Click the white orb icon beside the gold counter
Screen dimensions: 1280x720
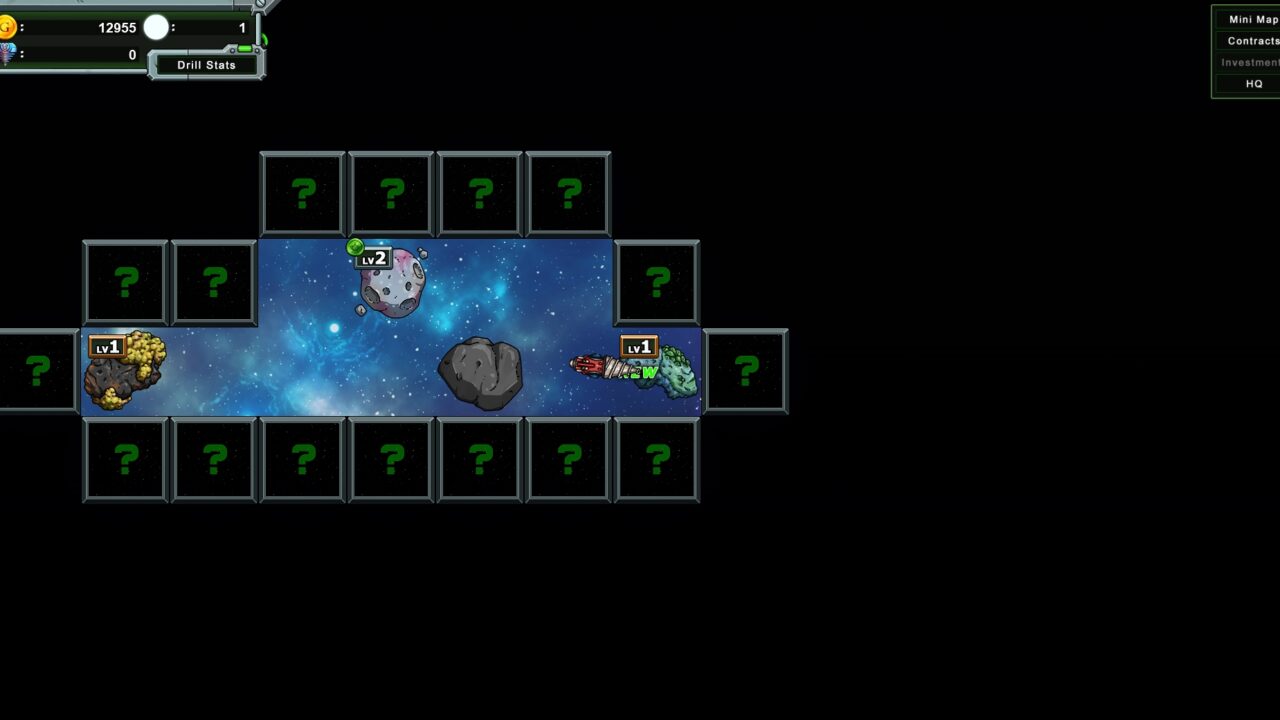click(x=156, y=28)
